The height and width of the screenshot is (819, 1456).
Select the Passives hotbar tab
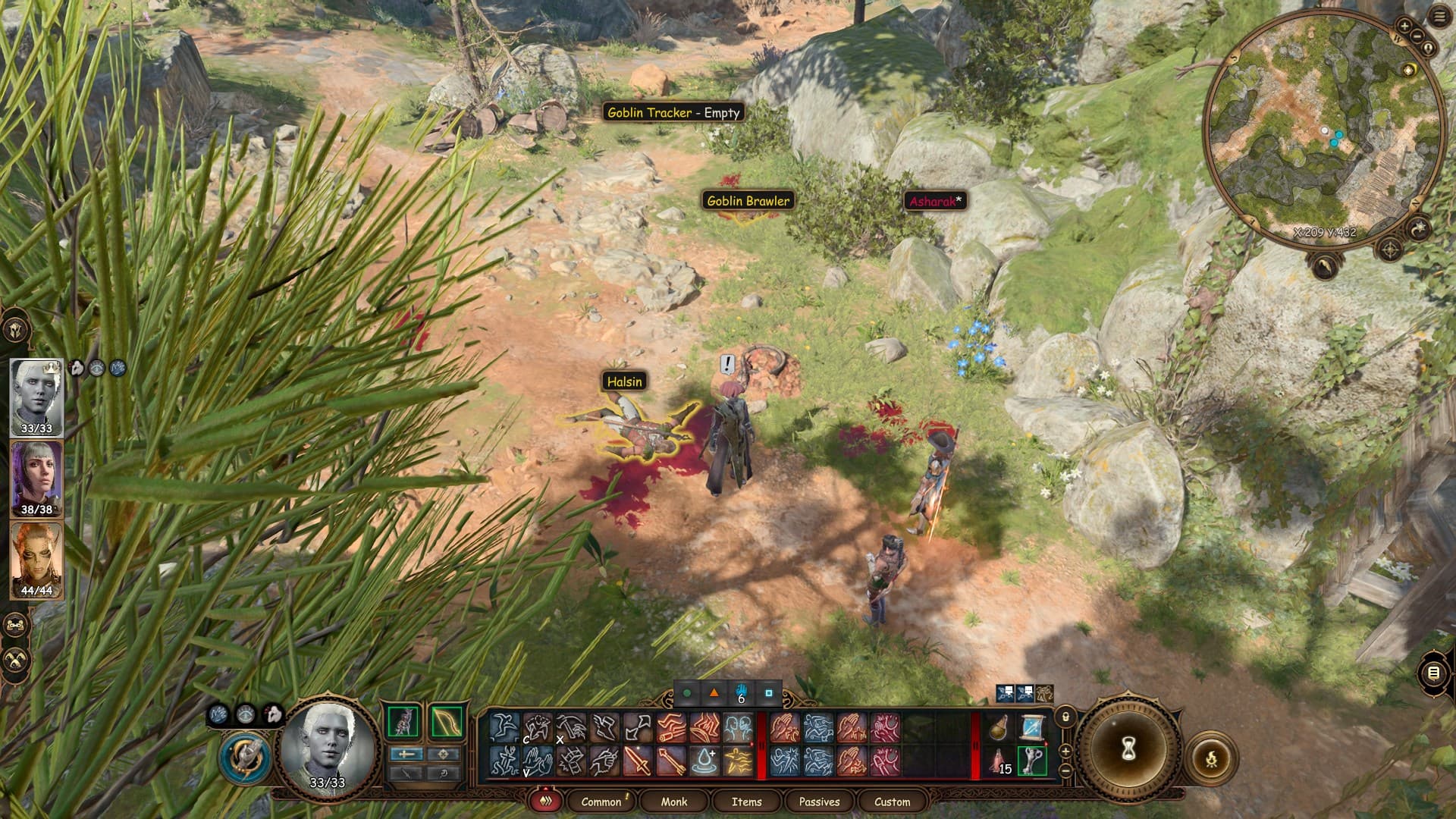coord(819,802)
